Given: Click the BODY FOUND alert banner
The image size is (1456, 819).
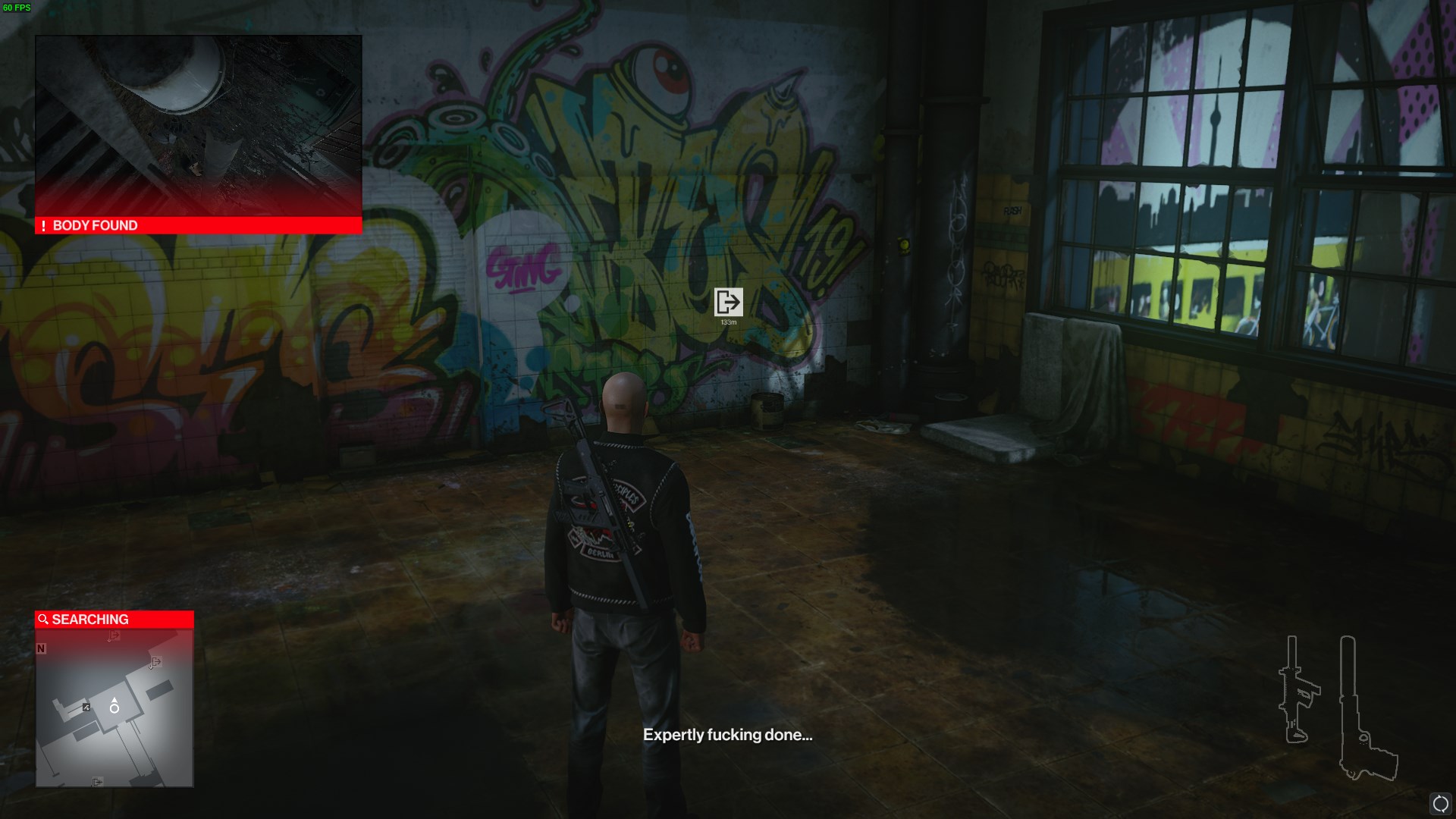Looking at the screenshot, I should [x=197, y=225].
